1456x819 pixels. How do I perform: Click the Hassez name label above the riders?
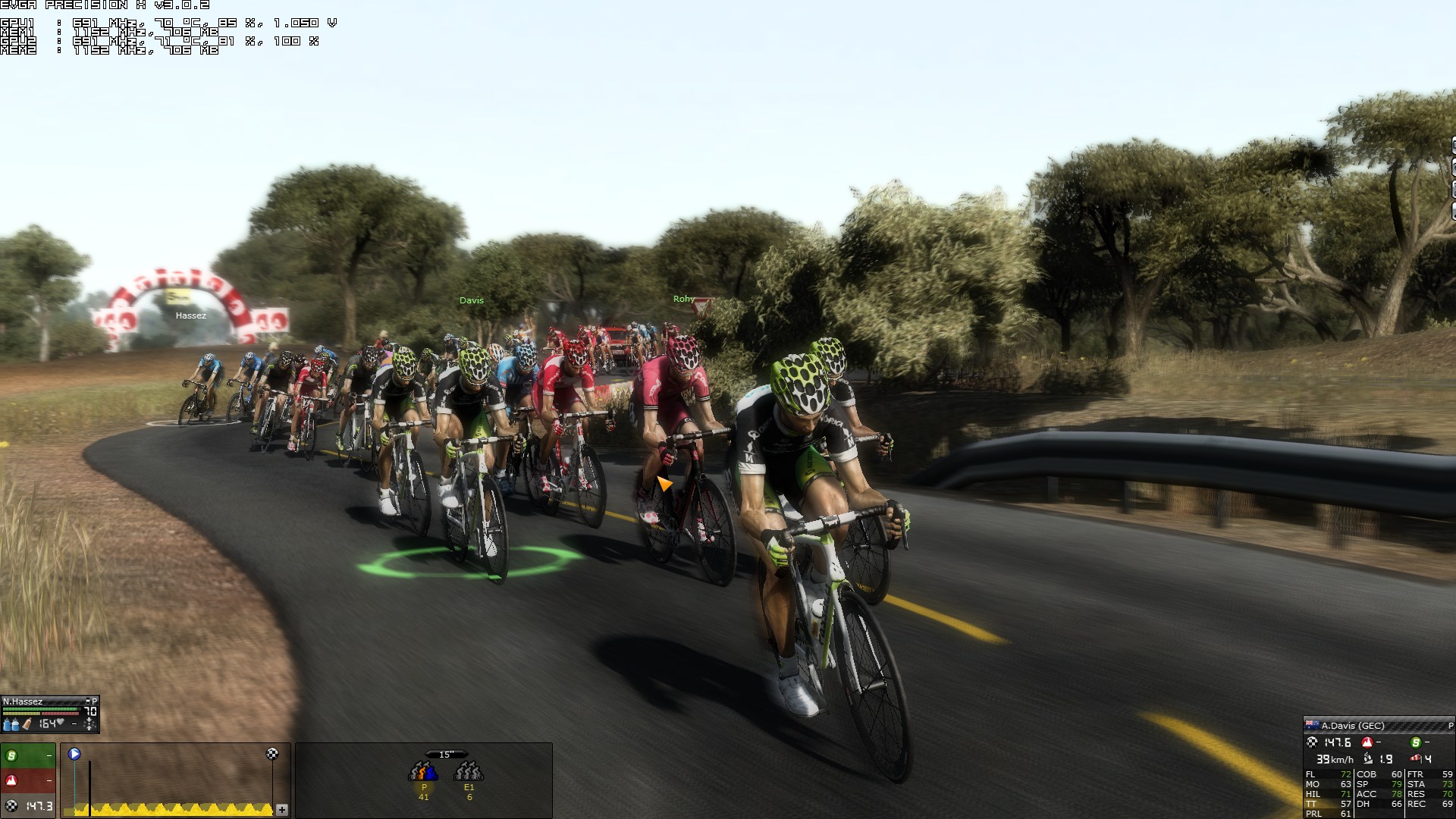click(x=190, y=315)
